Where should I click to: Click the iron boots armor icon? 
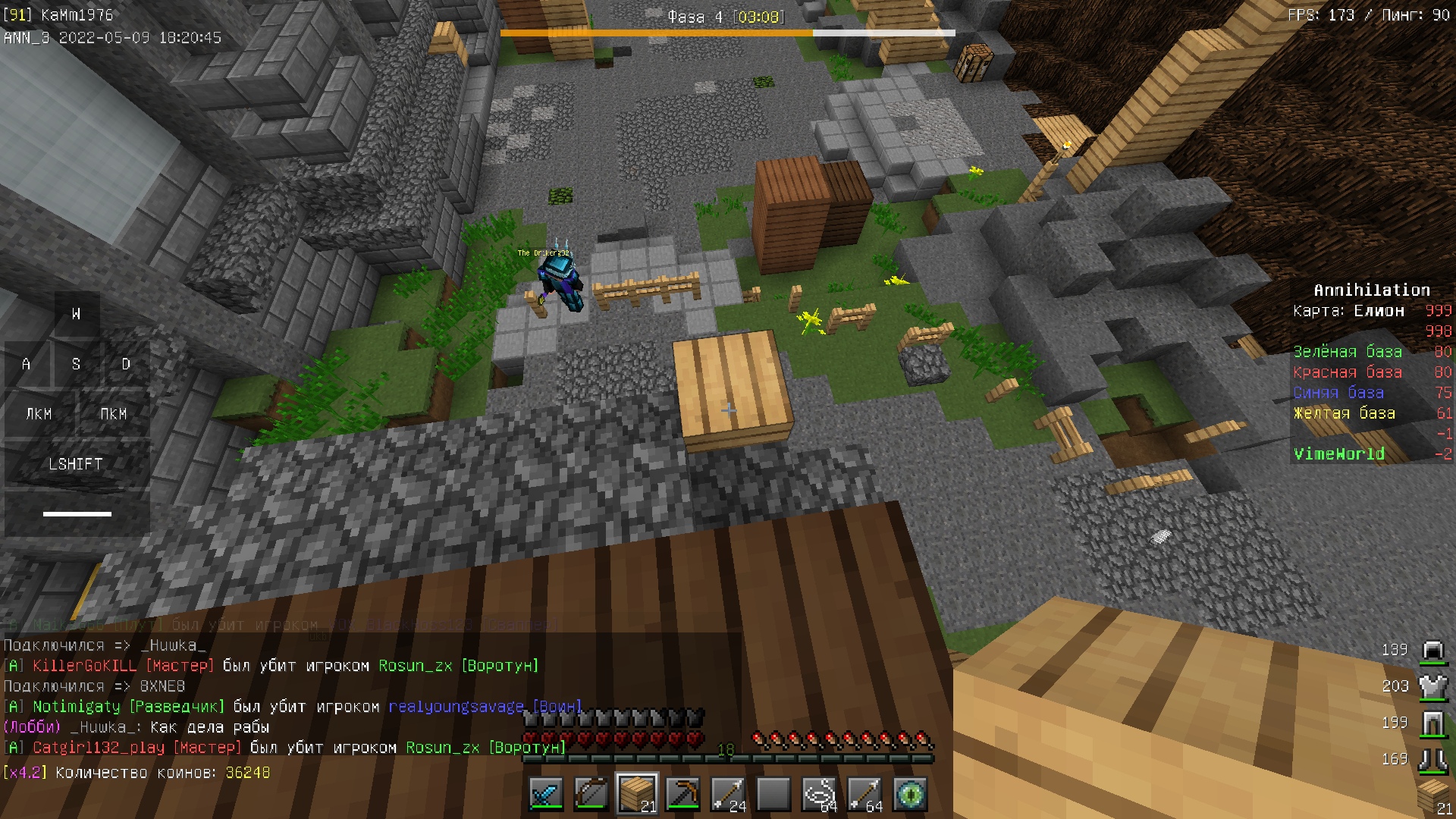1432,759
